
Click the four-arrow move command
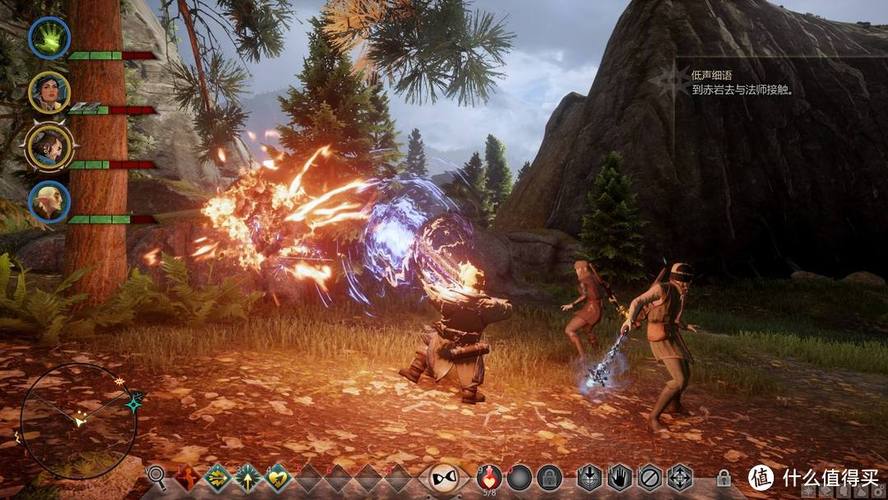[680, 477]
